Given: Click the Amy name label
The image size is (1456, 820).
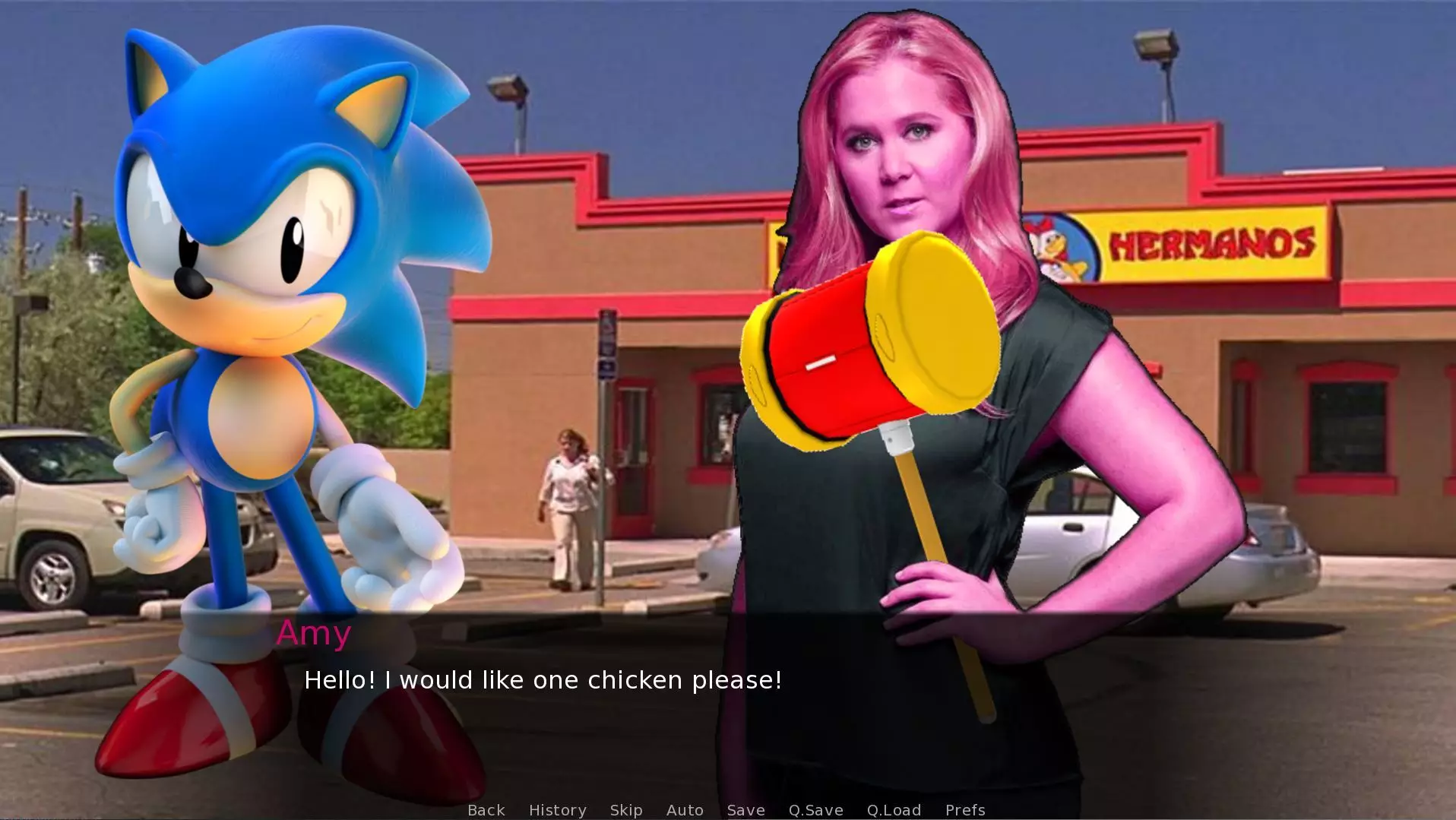Looking at the screenshot, I should [314, 633].
